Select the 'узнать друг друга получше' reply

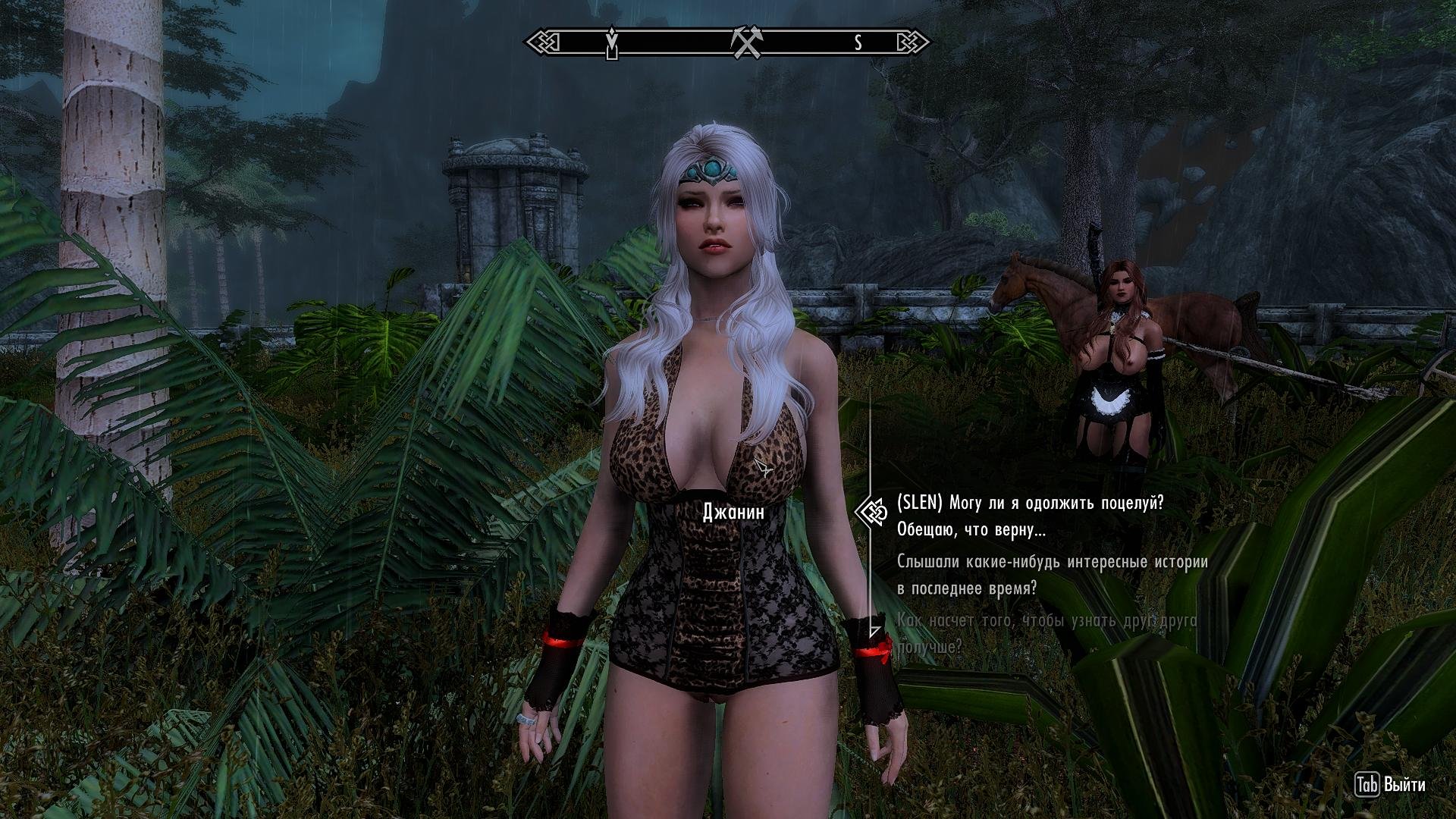[x=1046, y=634]
